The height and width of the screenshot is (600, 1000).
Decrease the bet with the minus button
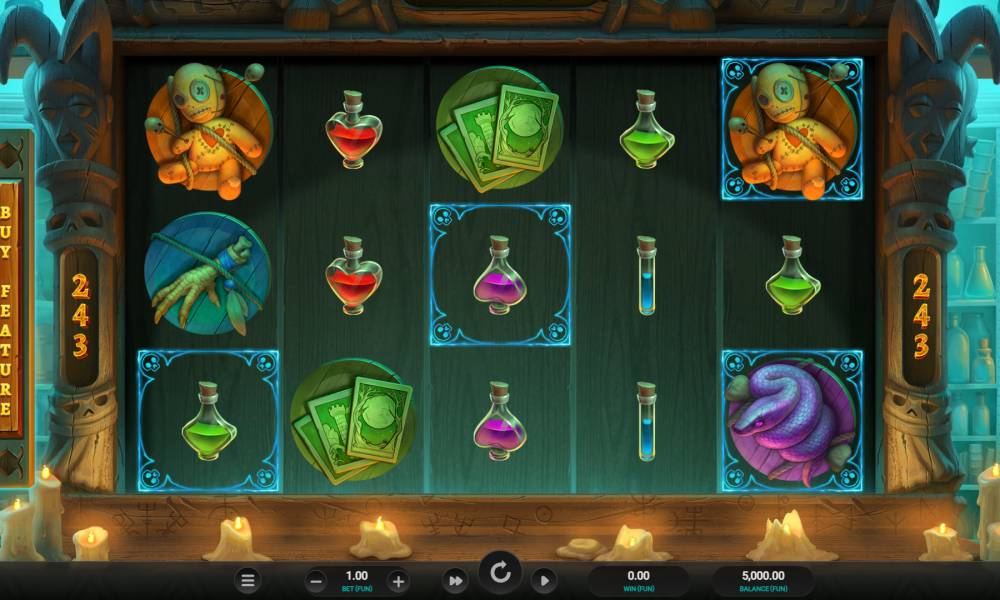pyautogui.click(x=316, y=580)
